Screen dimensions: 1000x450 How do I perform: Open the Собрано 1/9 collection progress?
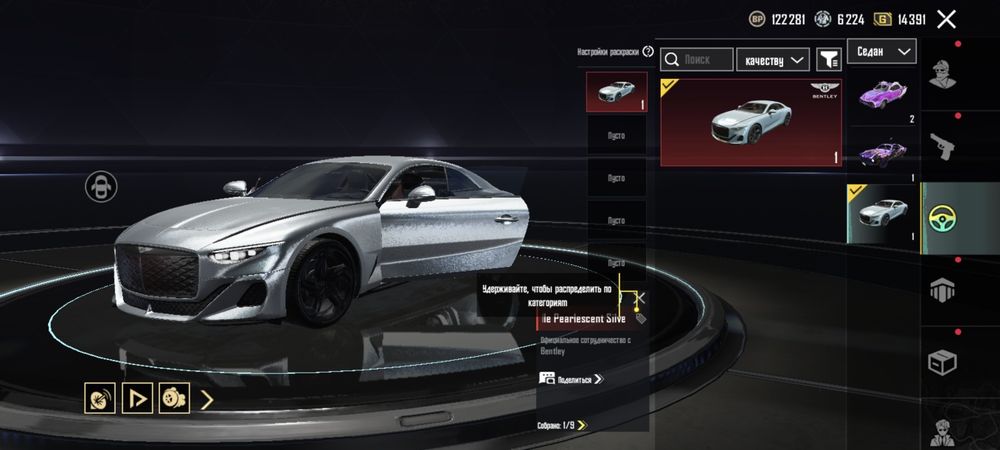[x=562, y=425]
